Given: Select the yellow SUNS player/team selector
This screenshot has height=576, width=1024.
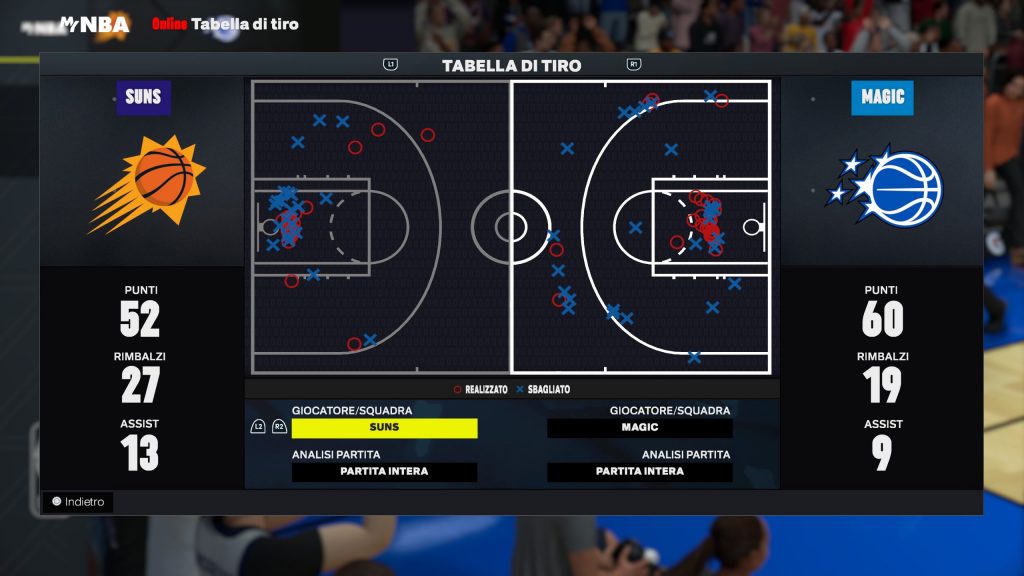Looking at the screenshot, I should point(384,428).
